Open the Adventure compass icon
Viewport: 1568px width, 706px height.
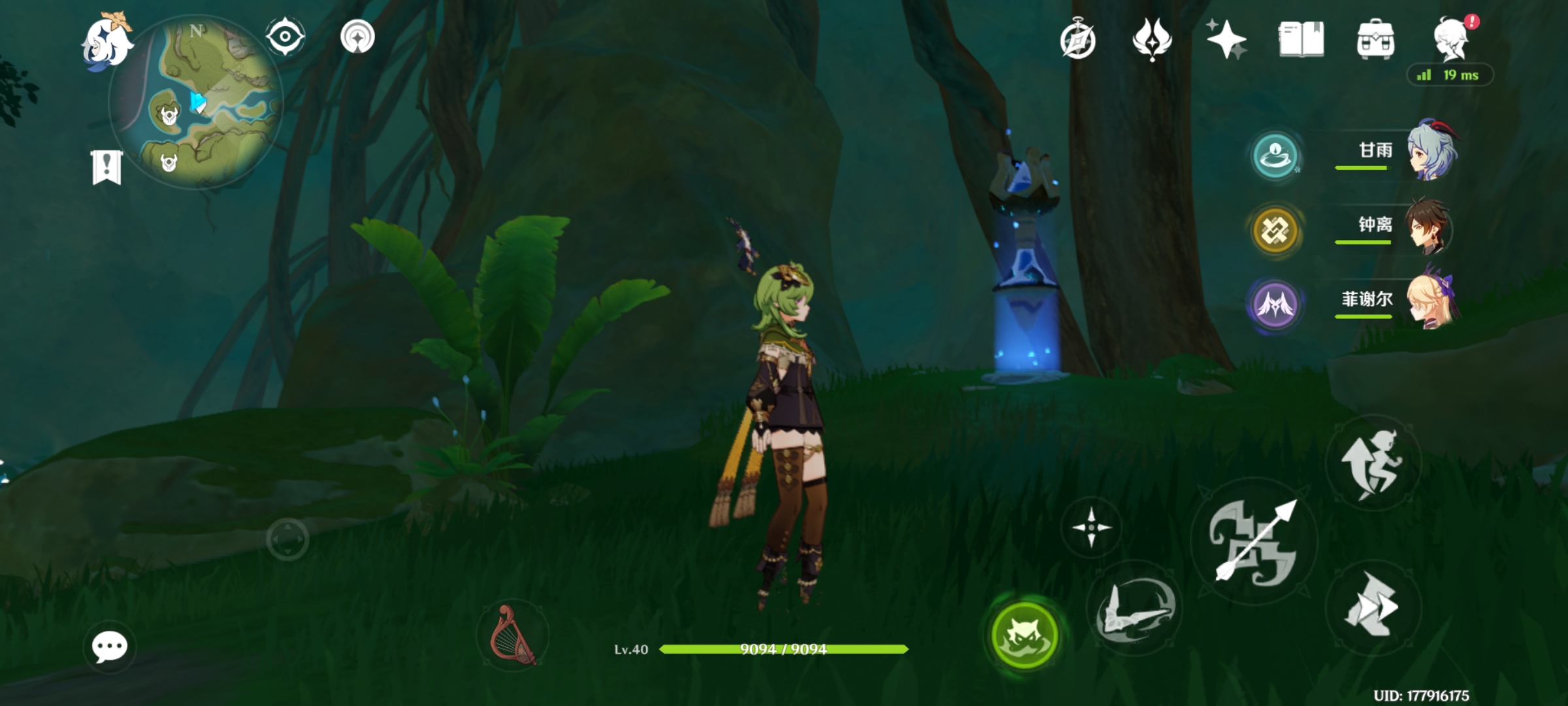pyautogui.click(x=1078, y=41)
